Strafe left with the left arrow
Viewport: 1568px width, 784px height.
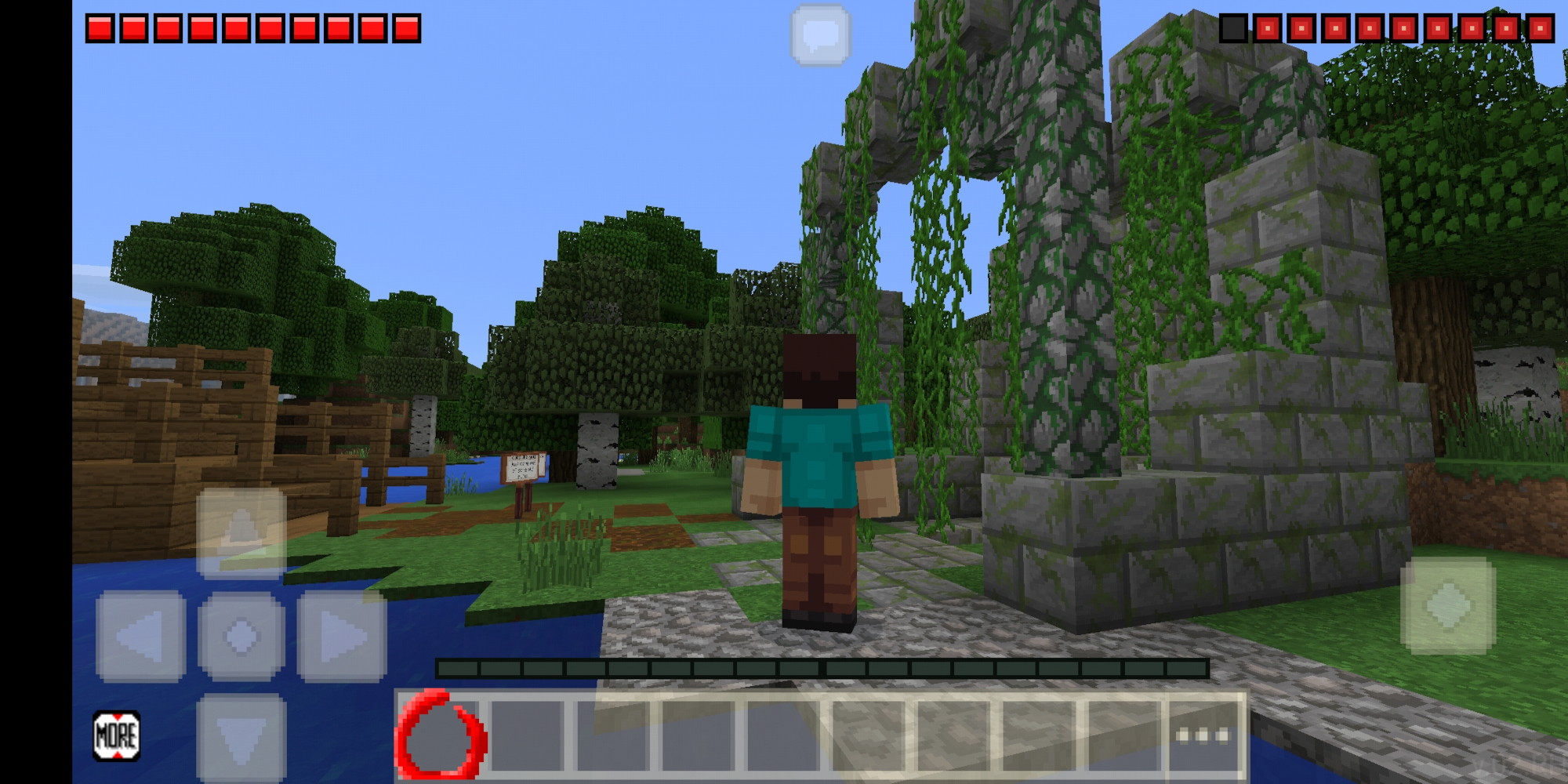coord(141,636)
